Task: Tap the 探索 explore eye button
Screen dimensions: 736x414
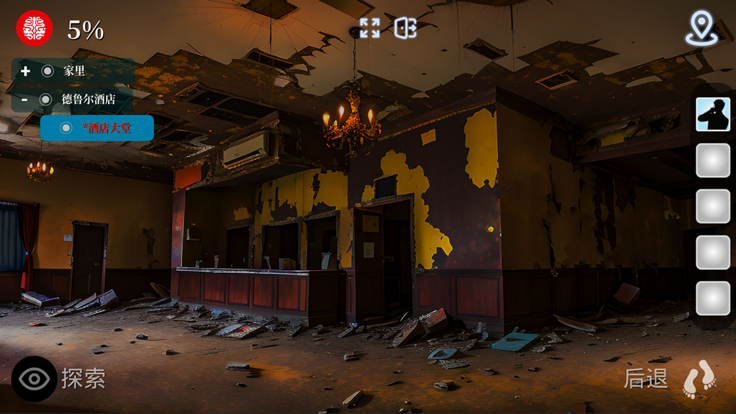Action: click(x=34, y=379)
